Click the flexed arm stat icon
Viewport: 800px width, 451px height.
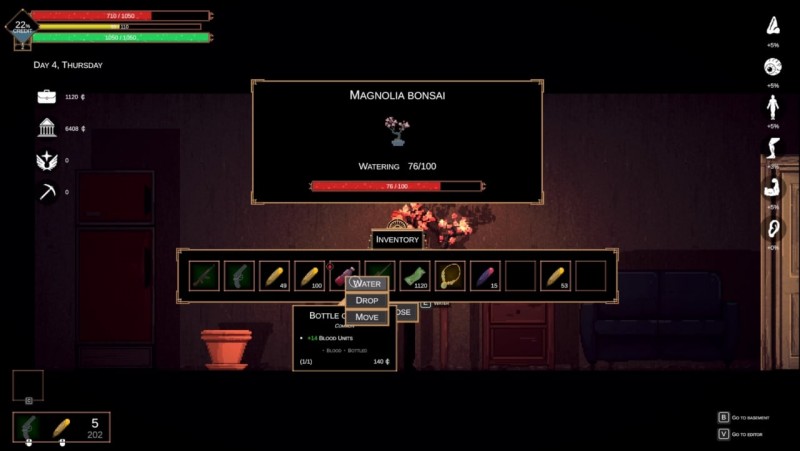click(x=772, y=188)
